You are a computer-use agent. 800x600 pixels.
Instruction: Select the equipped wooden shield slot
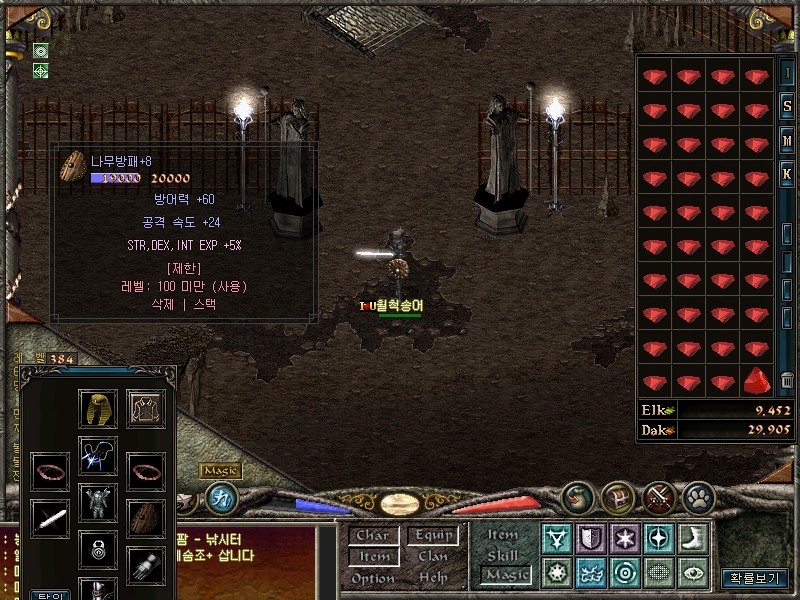146,517
